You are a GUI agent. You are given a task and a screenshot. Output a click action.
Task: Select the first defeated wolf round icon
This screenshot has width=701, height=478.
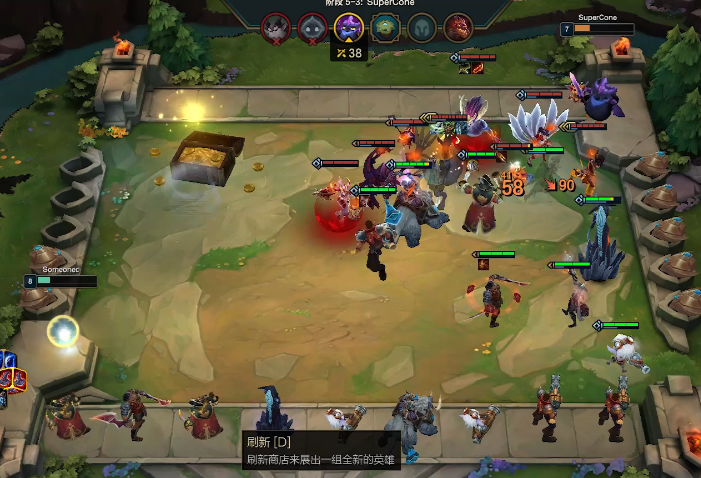pos(275,27)
